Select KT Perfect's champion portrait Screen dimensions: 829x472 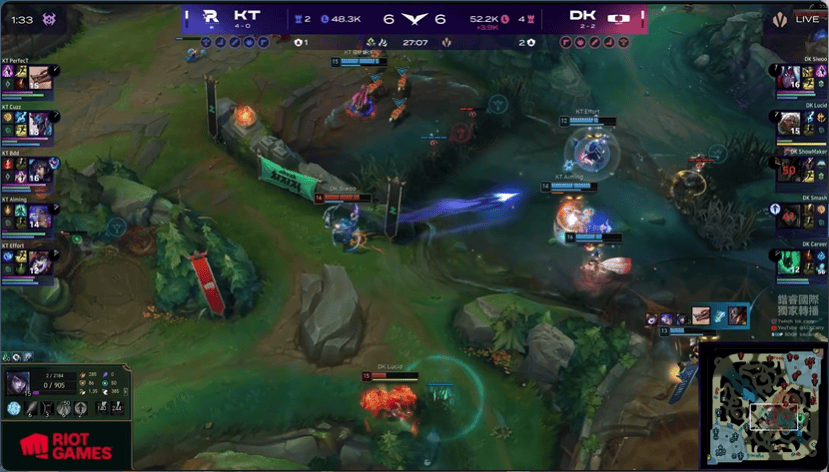[x=40, y=78]
